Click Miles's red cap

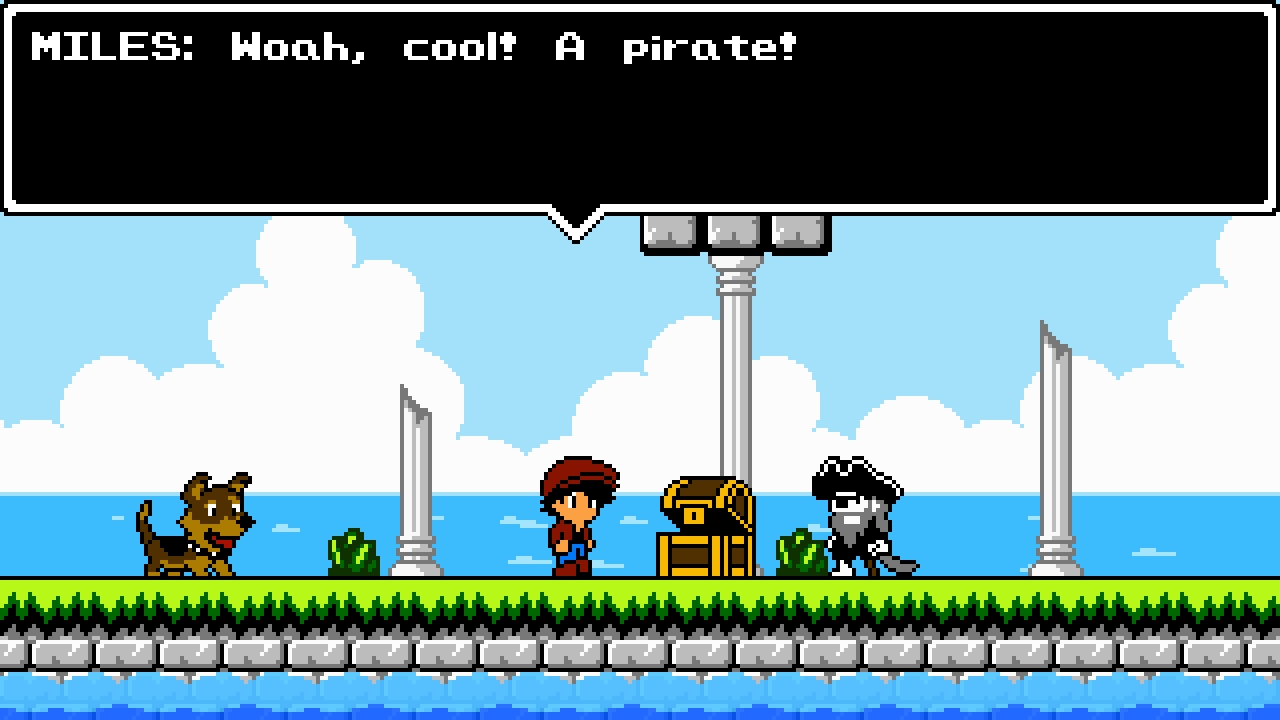click(575, 472)
